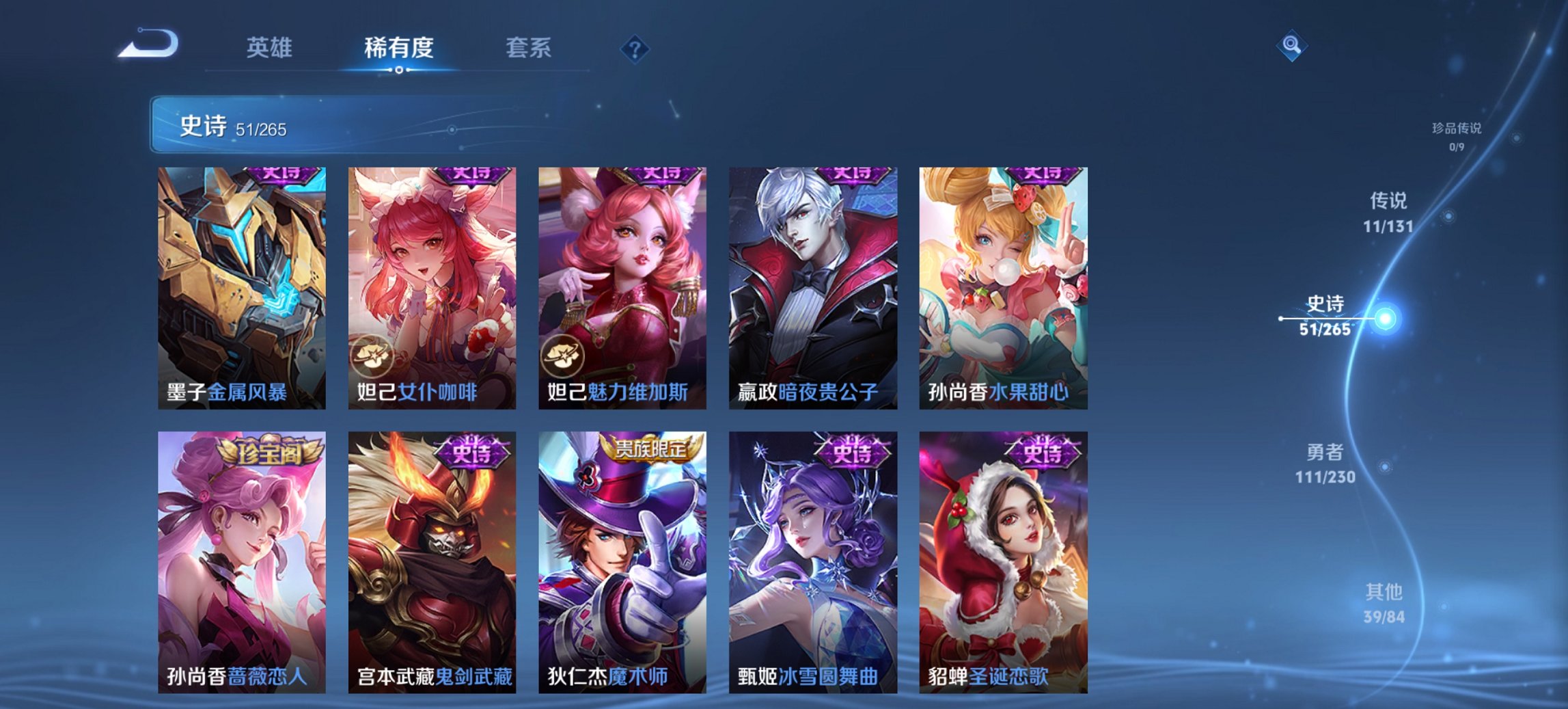Click the question mark help icon
Viewport: 1568px width, 709px height.
pyautogui.click(x=634, y=47)
